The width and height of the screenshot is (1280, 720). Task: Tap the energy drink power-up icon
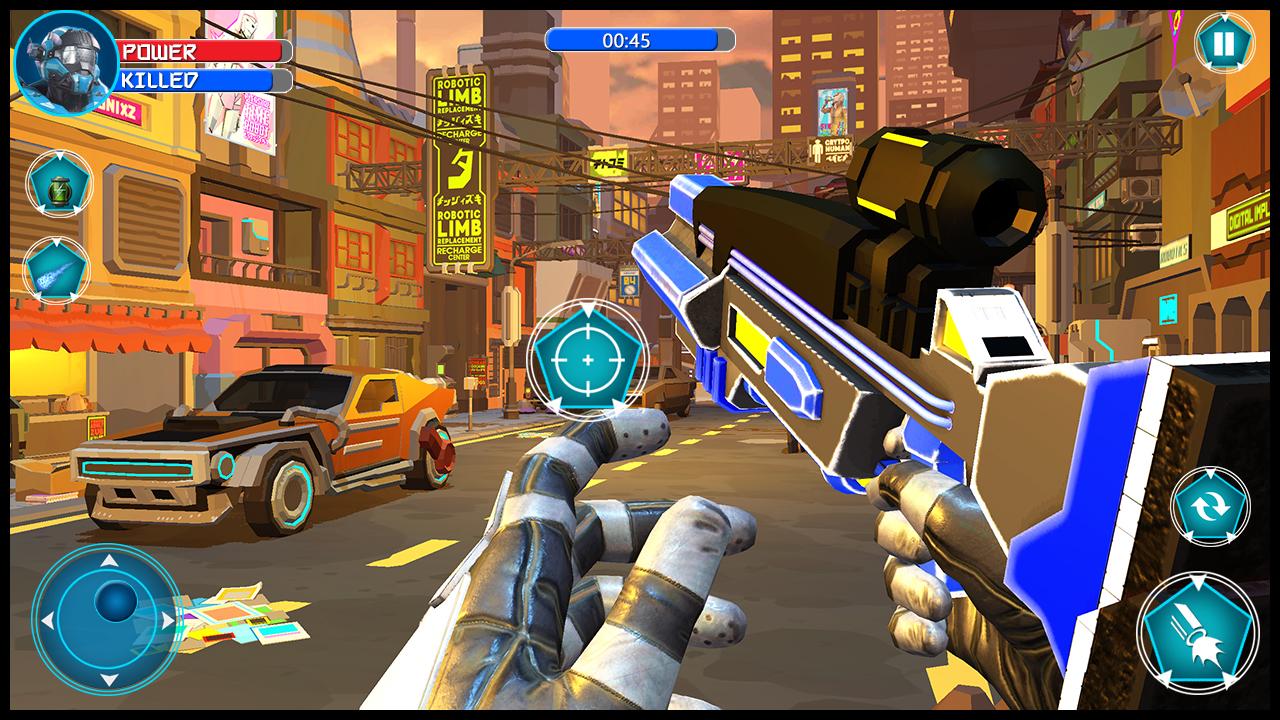click(62, 182)
